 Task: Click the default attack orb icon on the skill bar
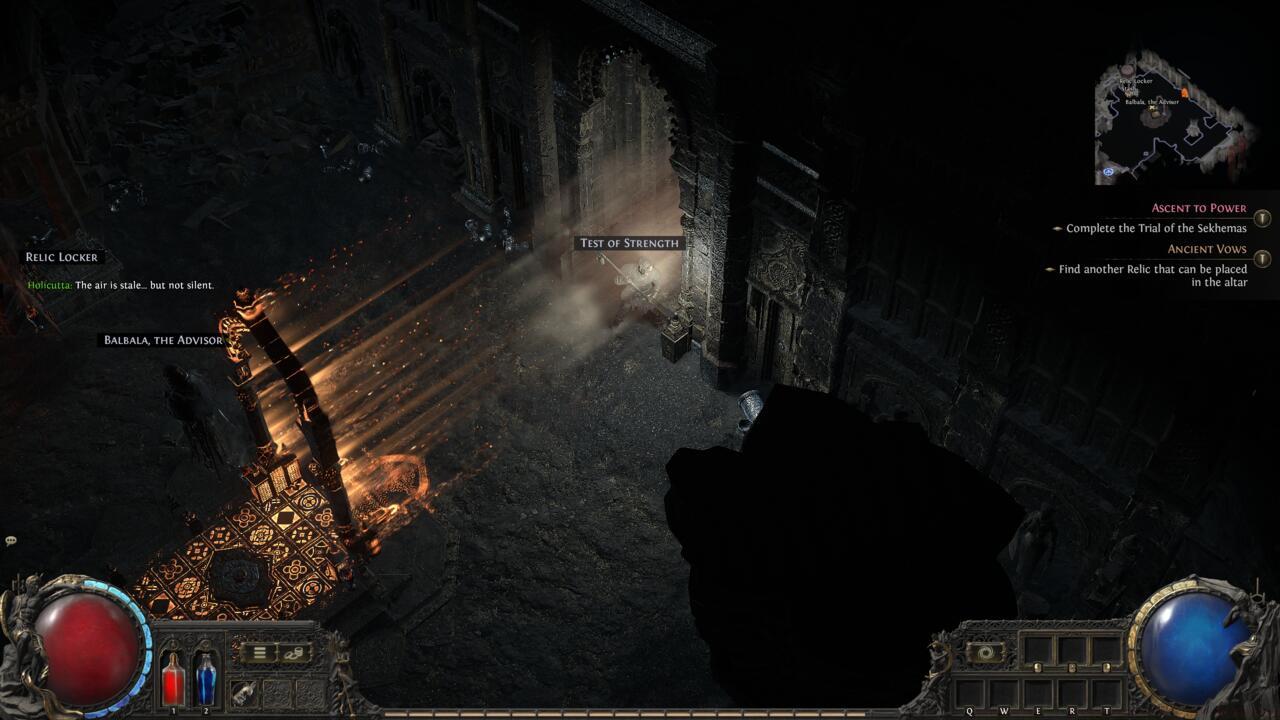985,652
